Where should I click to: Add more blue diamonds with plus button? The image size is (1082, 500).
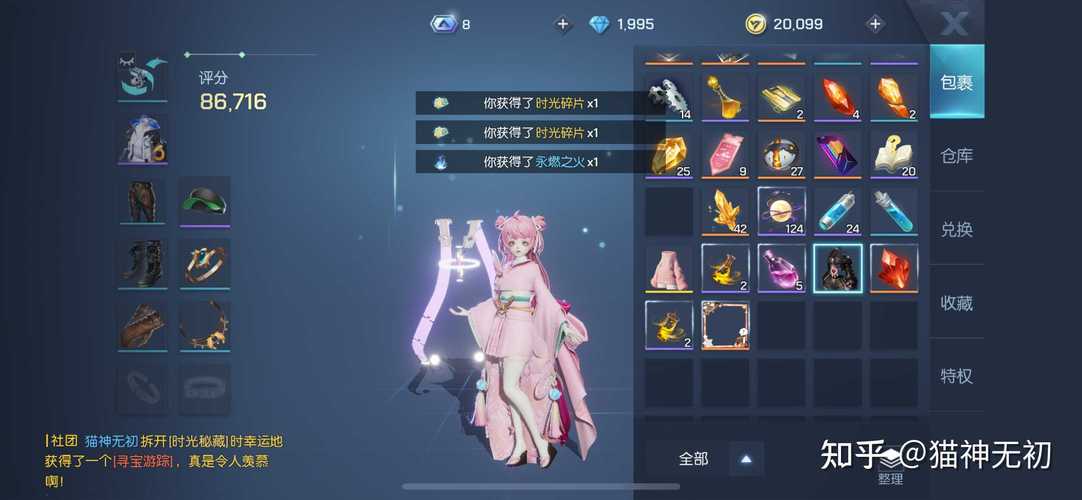(x=563, y=24)
